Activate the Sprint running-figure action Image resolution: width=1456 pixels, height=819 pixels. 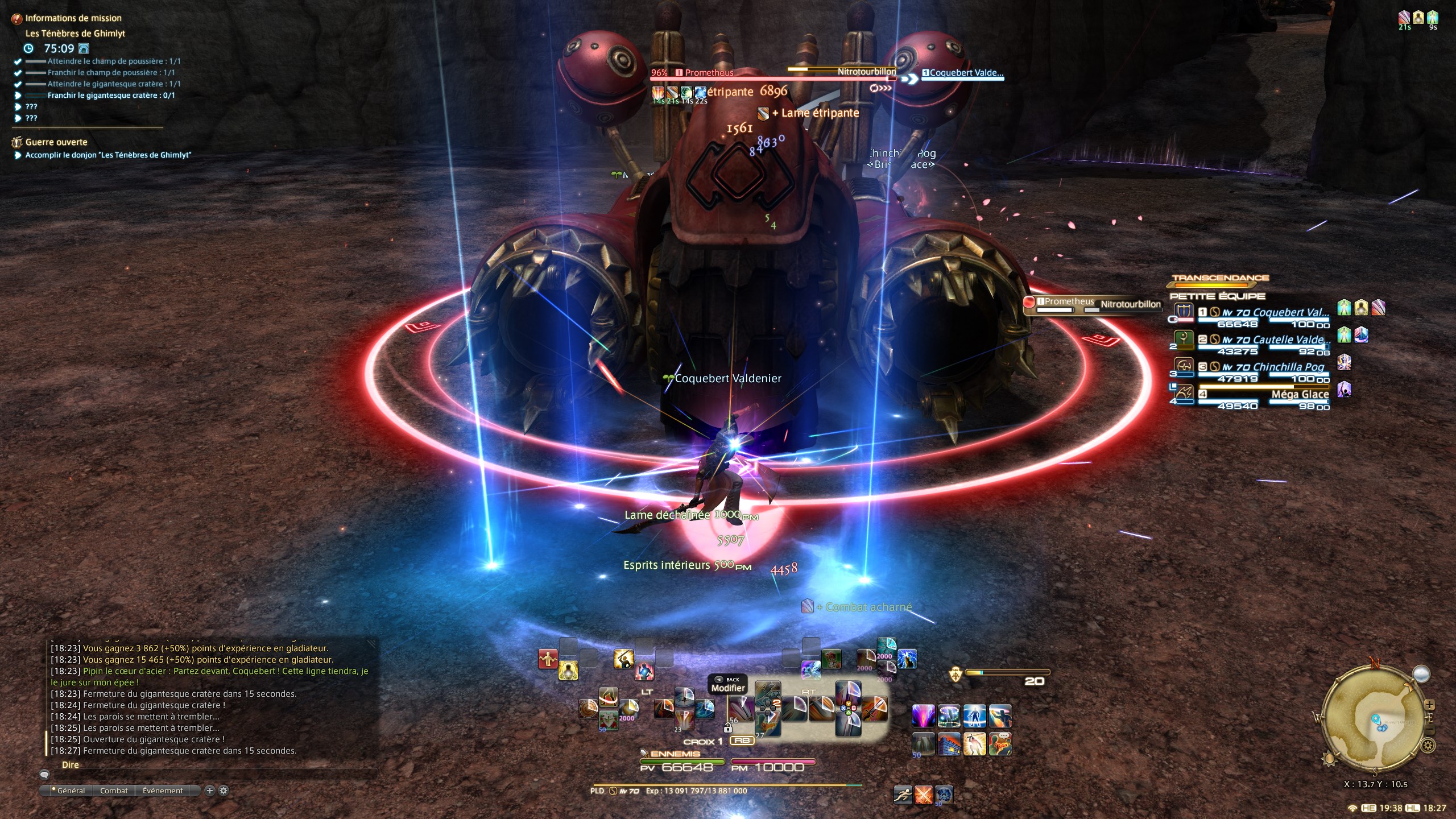coord(903,795)
